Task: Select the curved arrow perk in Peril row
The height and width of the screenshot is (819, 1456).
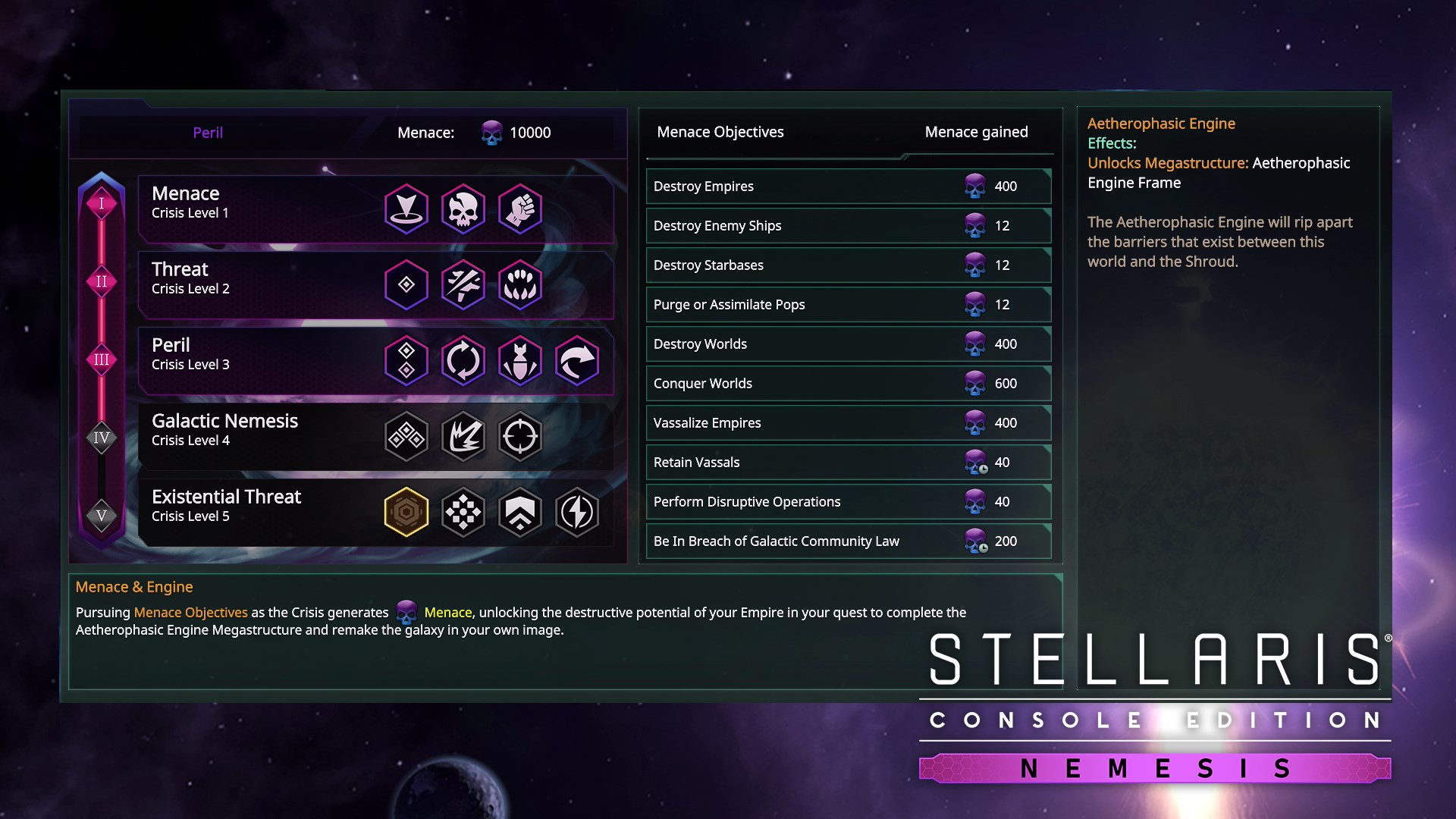Action: 577,361
